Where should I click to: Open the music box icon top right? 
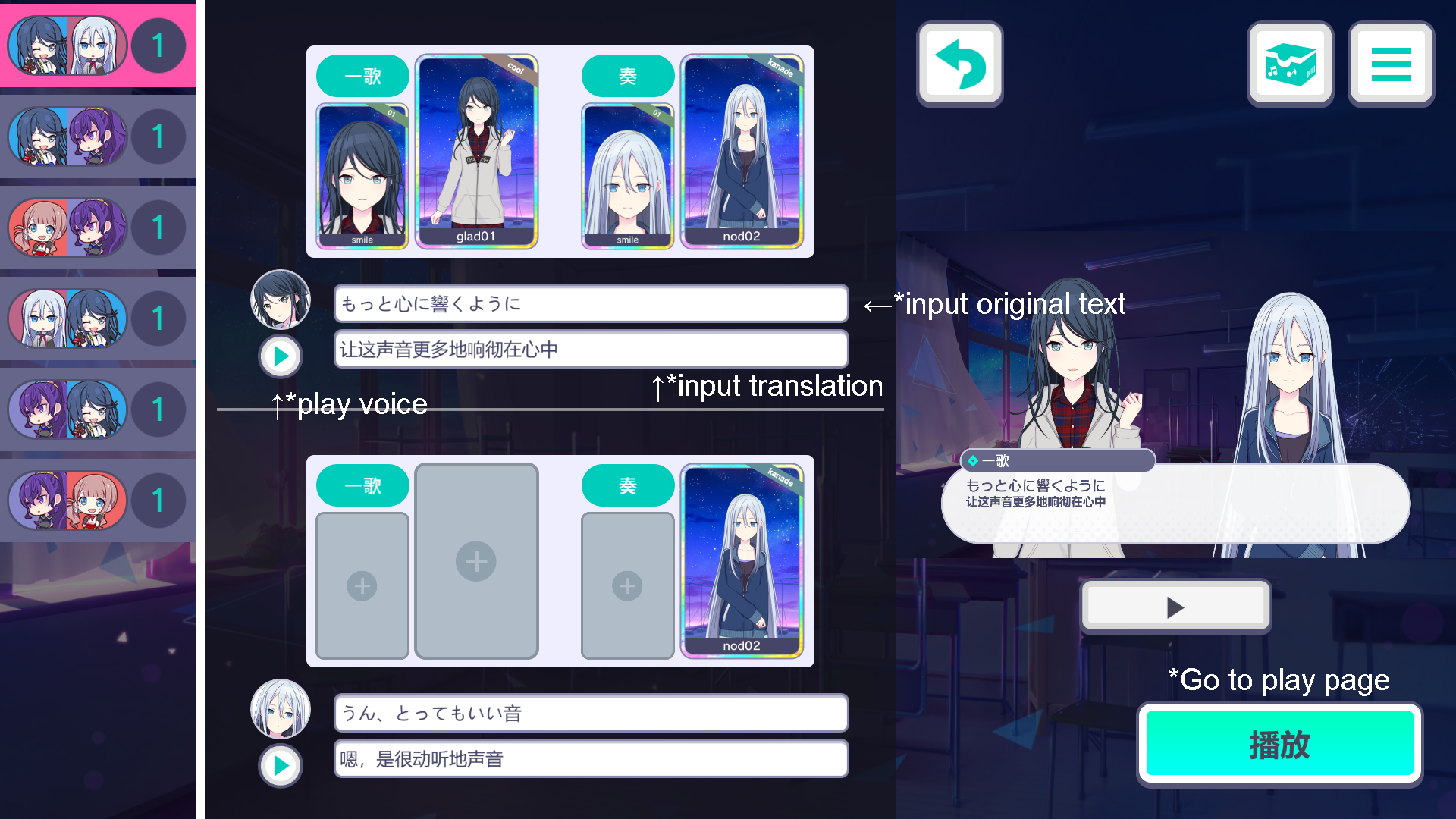(1291, 64)
